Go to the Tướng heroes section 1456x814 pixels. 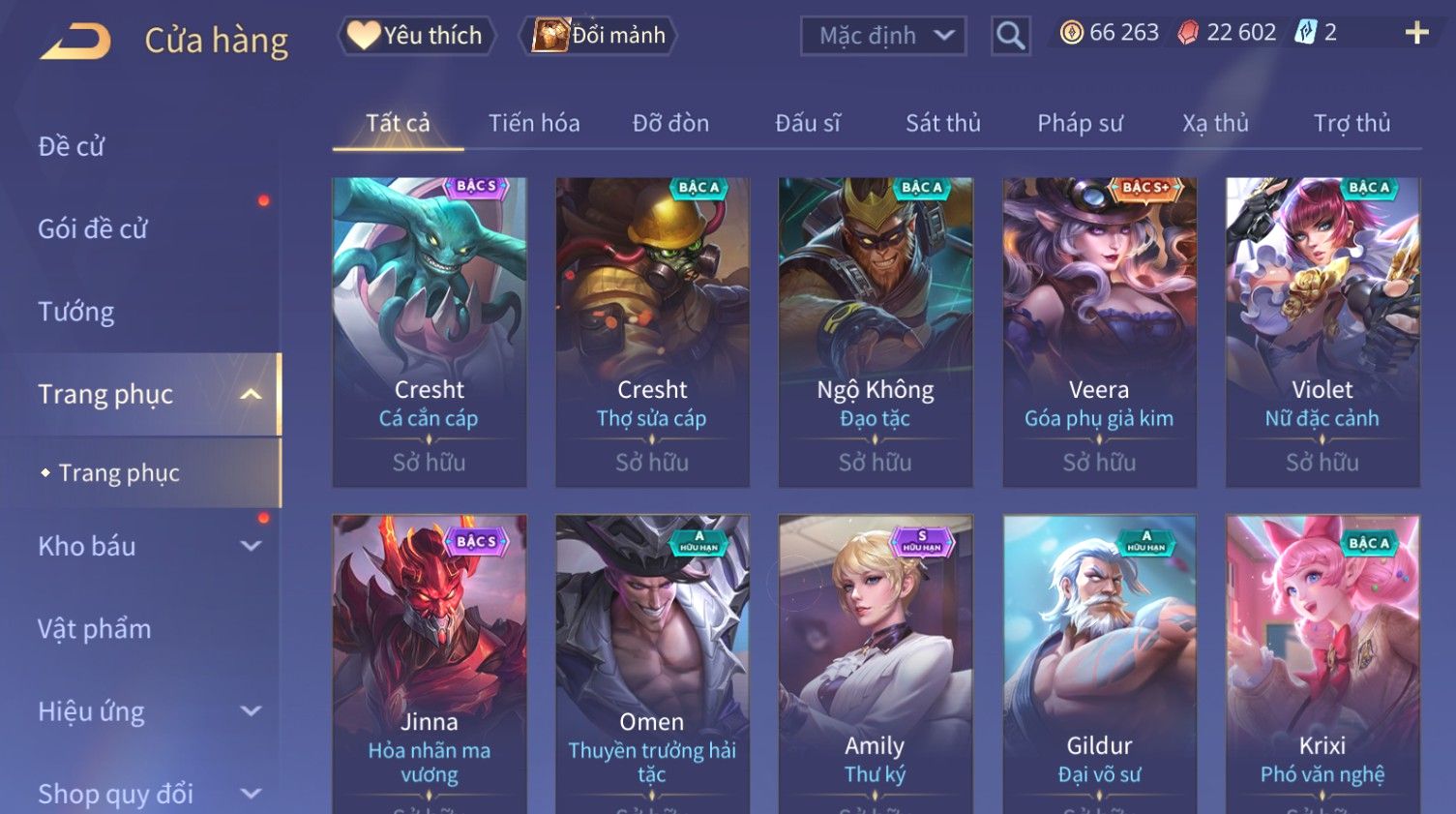point(76,312)
